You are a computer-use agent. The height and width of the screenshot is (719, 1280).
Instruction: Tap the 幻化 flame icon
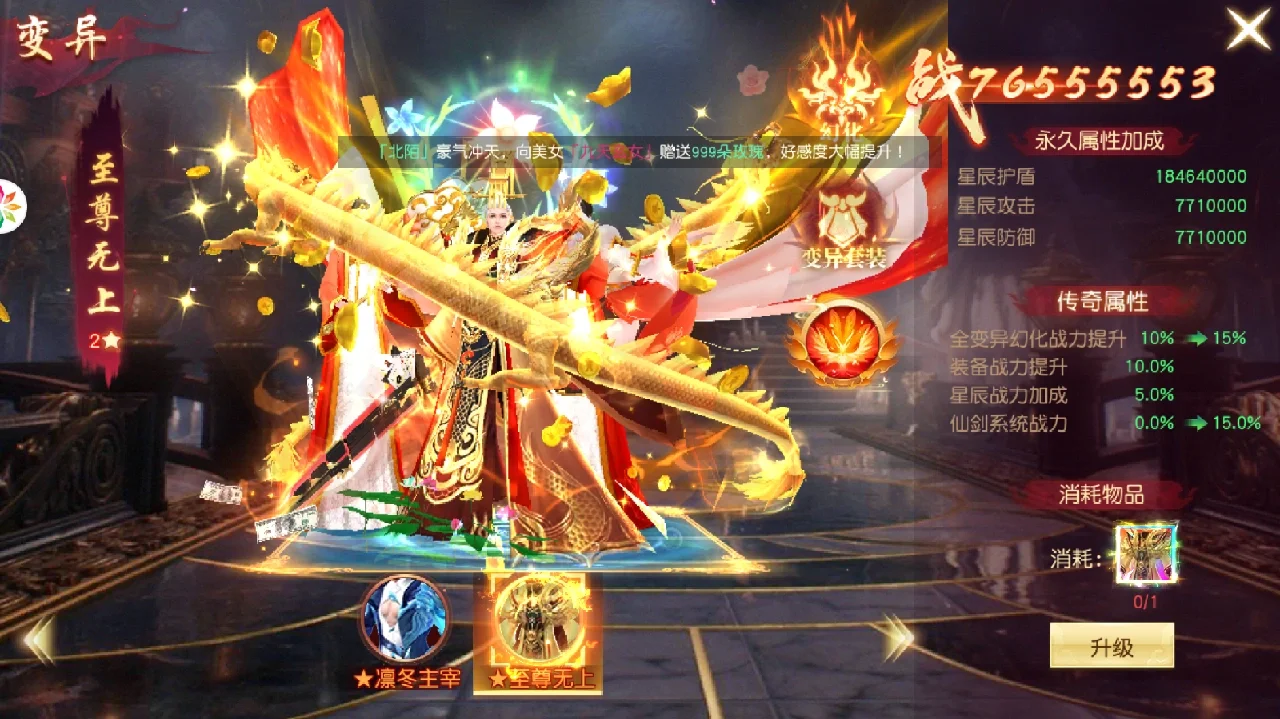(842, 87)
